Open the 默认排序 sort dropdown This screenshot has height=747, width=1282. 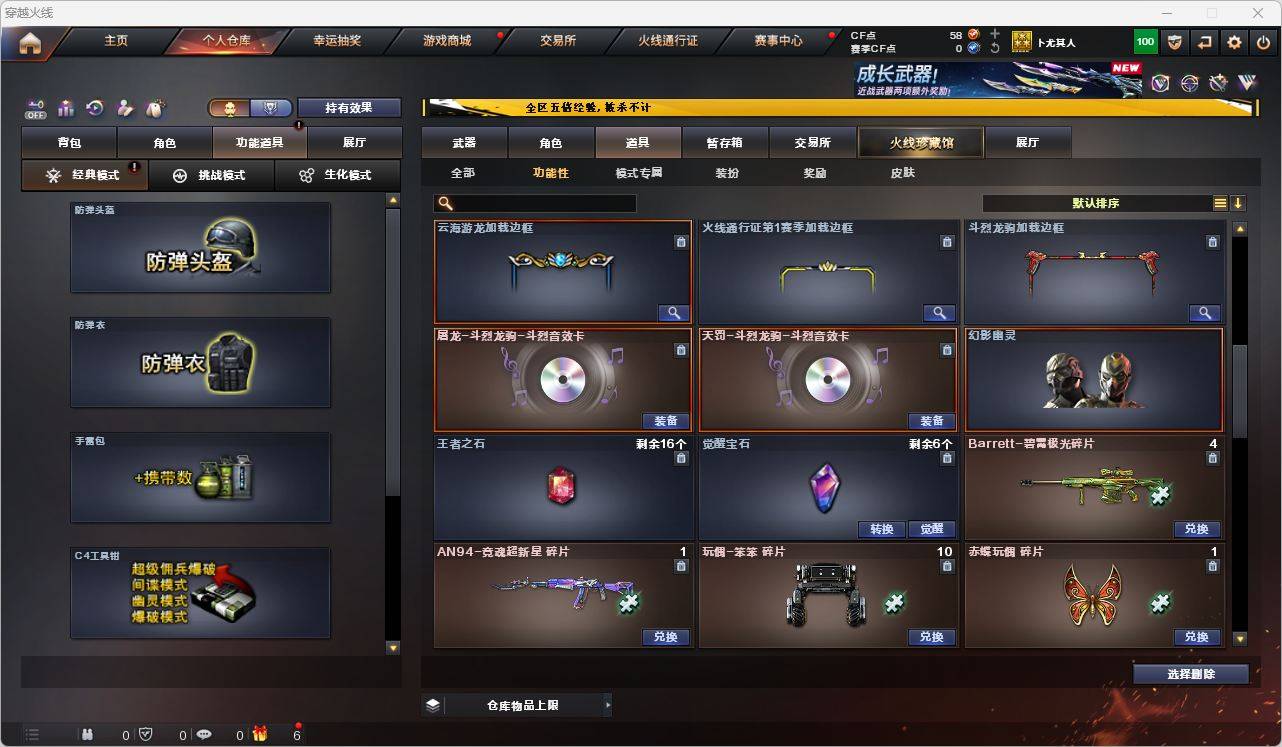[x=1095, y=202]
